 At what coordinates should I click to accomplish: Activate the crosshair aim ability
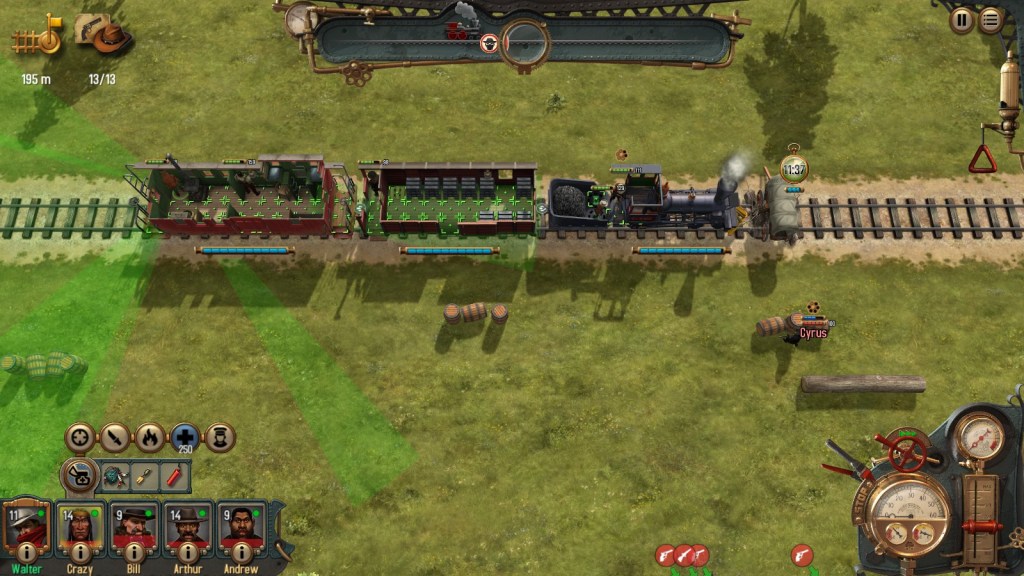[x=80, y=437]
